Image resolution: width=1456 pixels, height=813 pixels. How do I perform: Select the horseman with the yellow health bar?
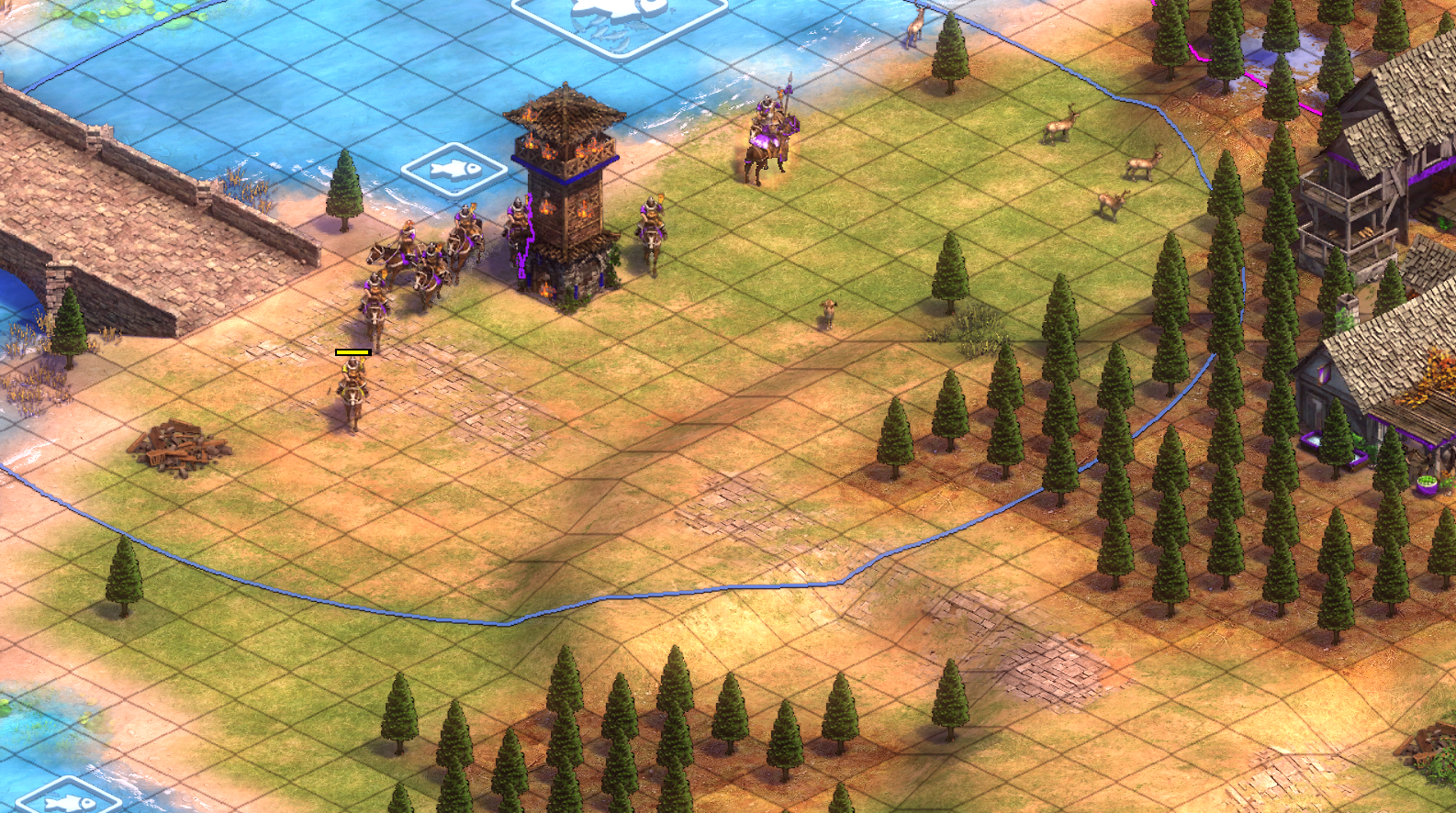click(353, 392)
